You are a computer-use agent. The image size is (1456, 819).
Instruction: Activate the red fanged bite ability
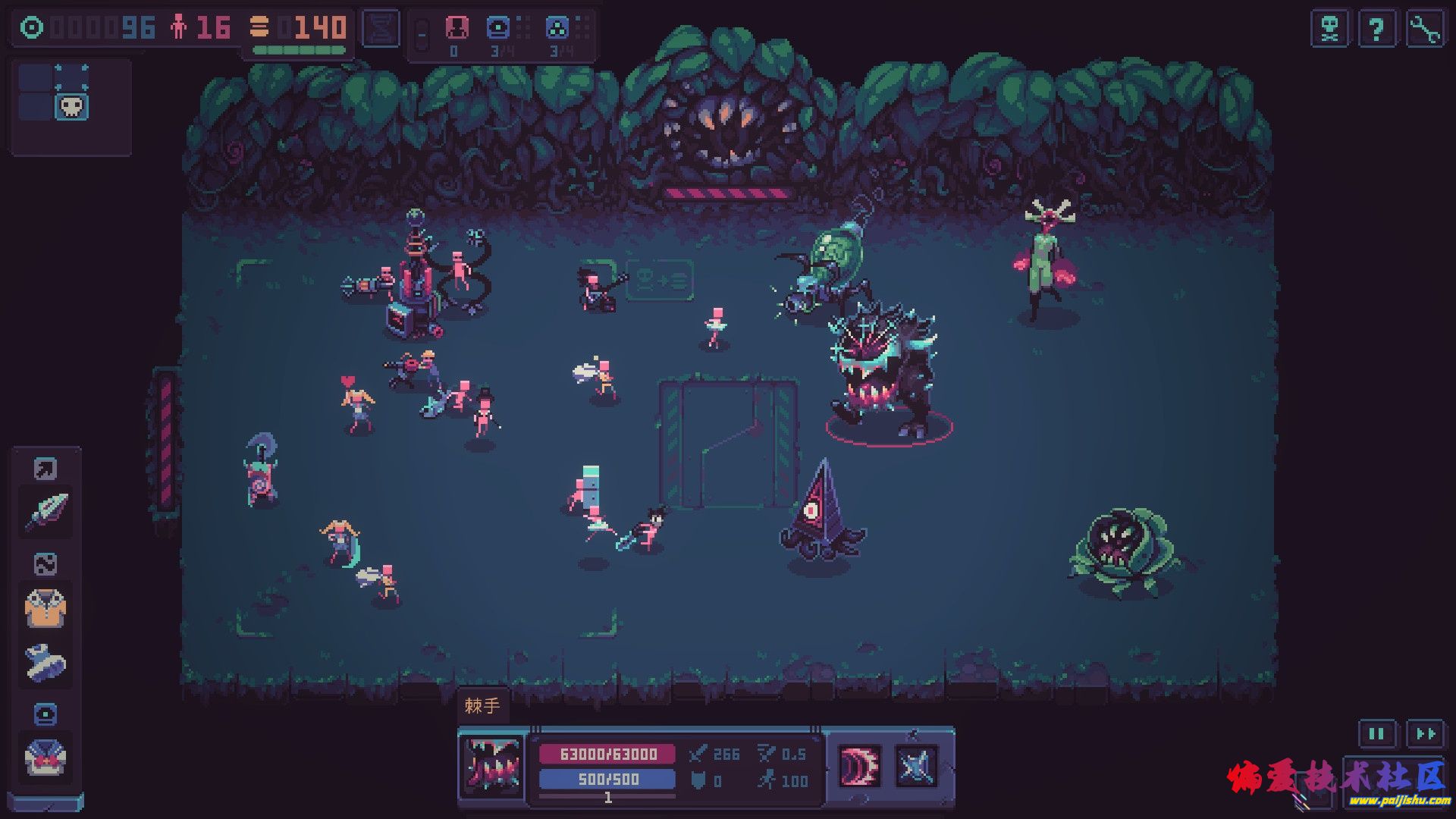(x=859, y=766)
